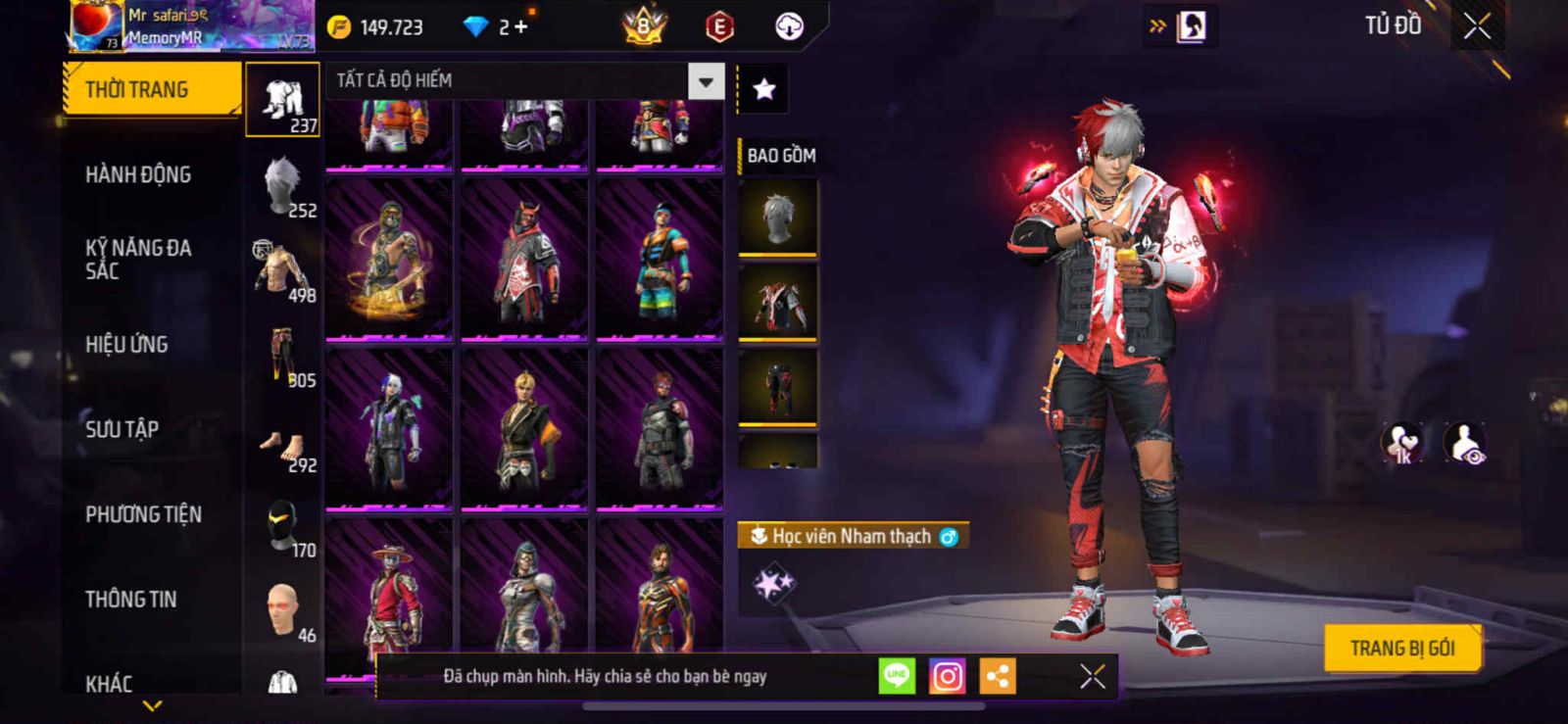Select the red-and-white jacket bundle item
The width and height of the screenshot is (1568, 724).
pyautogui.click(x=777, y=302)
